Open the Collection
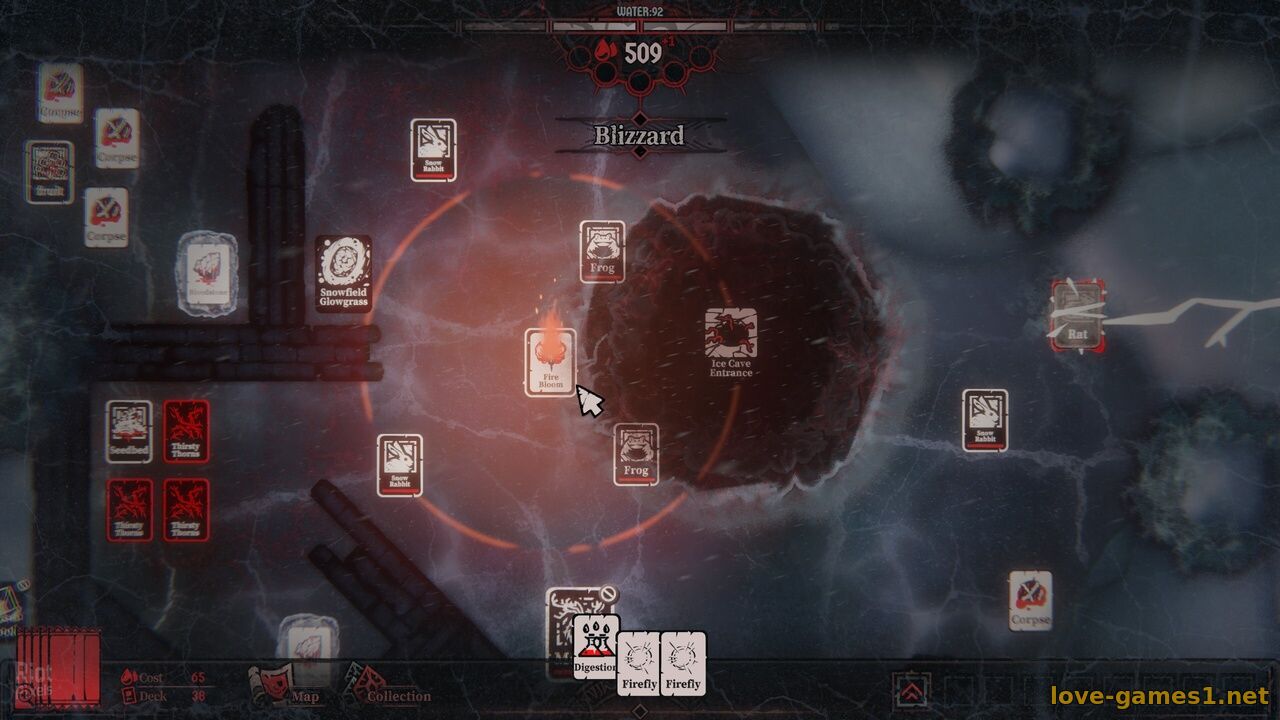The height and width of the screenshot is (720, 1280). [x=388, y=688]
